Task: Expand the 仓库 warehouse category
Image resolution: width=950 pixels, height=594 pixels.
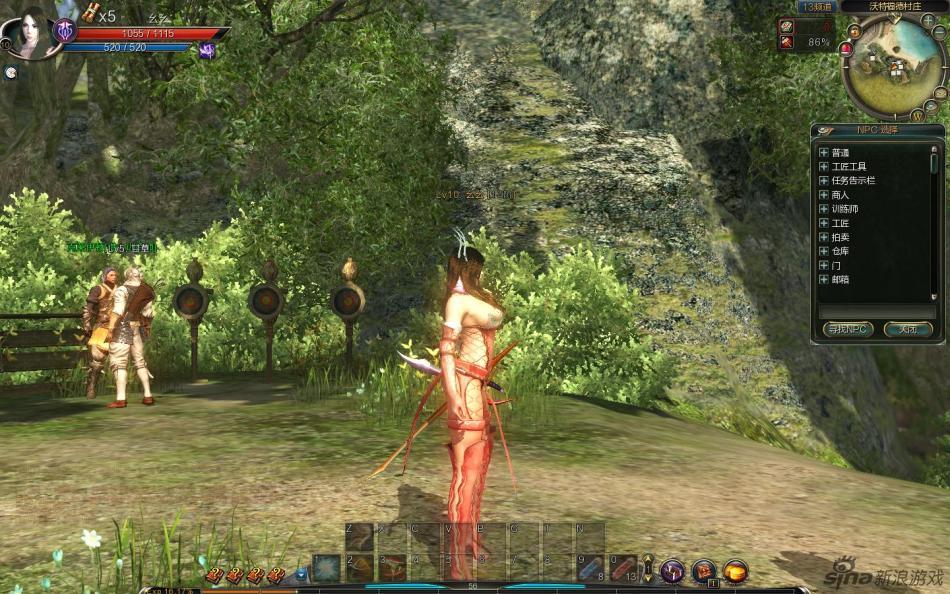Action: point(824,251)
